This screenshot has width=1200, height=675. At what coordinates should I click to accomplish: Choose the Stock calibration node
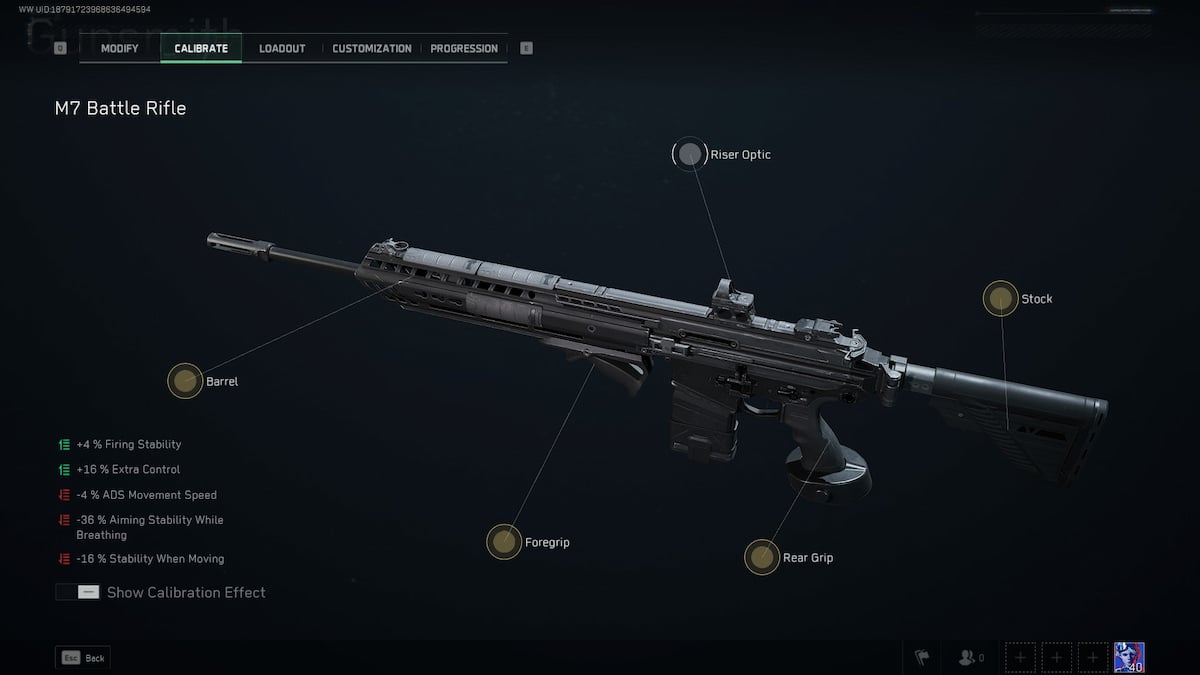click(1000, 298)
